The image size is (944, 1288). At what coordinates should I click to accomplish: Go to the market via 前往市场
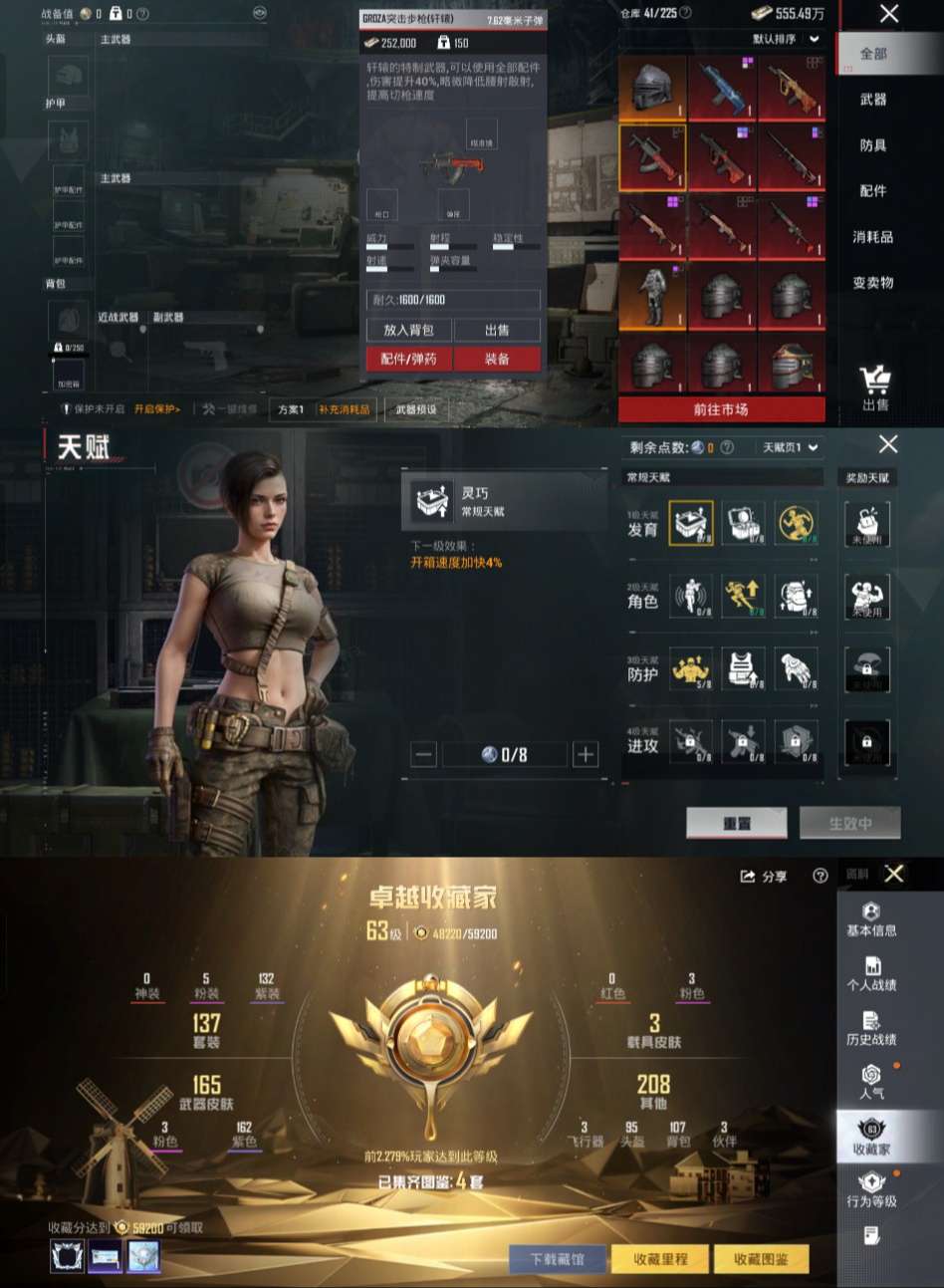[x=721, y=409]
